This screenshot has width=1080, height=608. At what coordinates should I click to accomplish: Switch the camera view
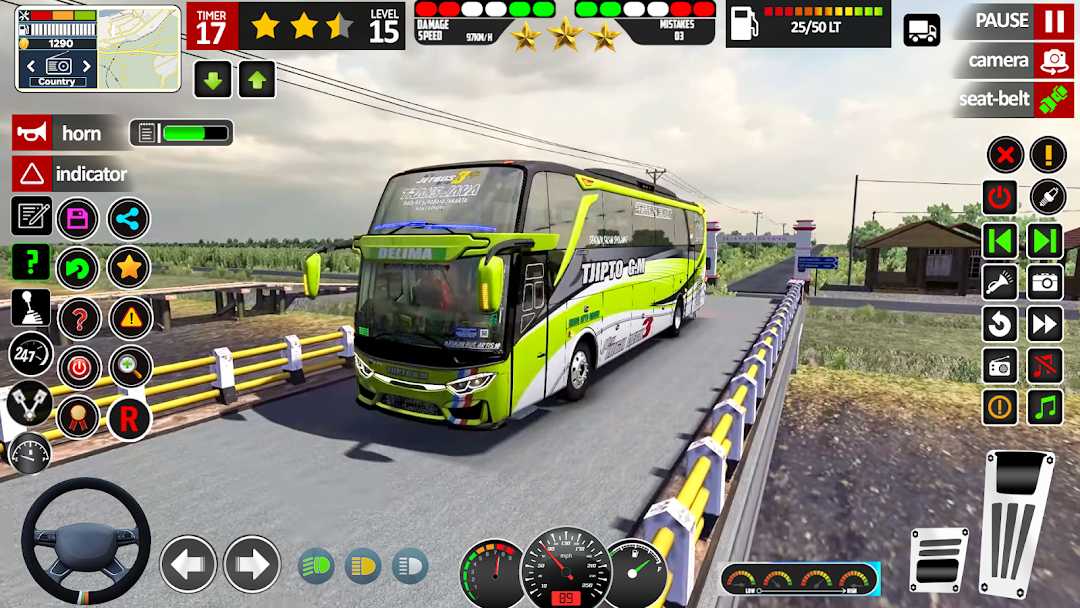(1053, 61)
